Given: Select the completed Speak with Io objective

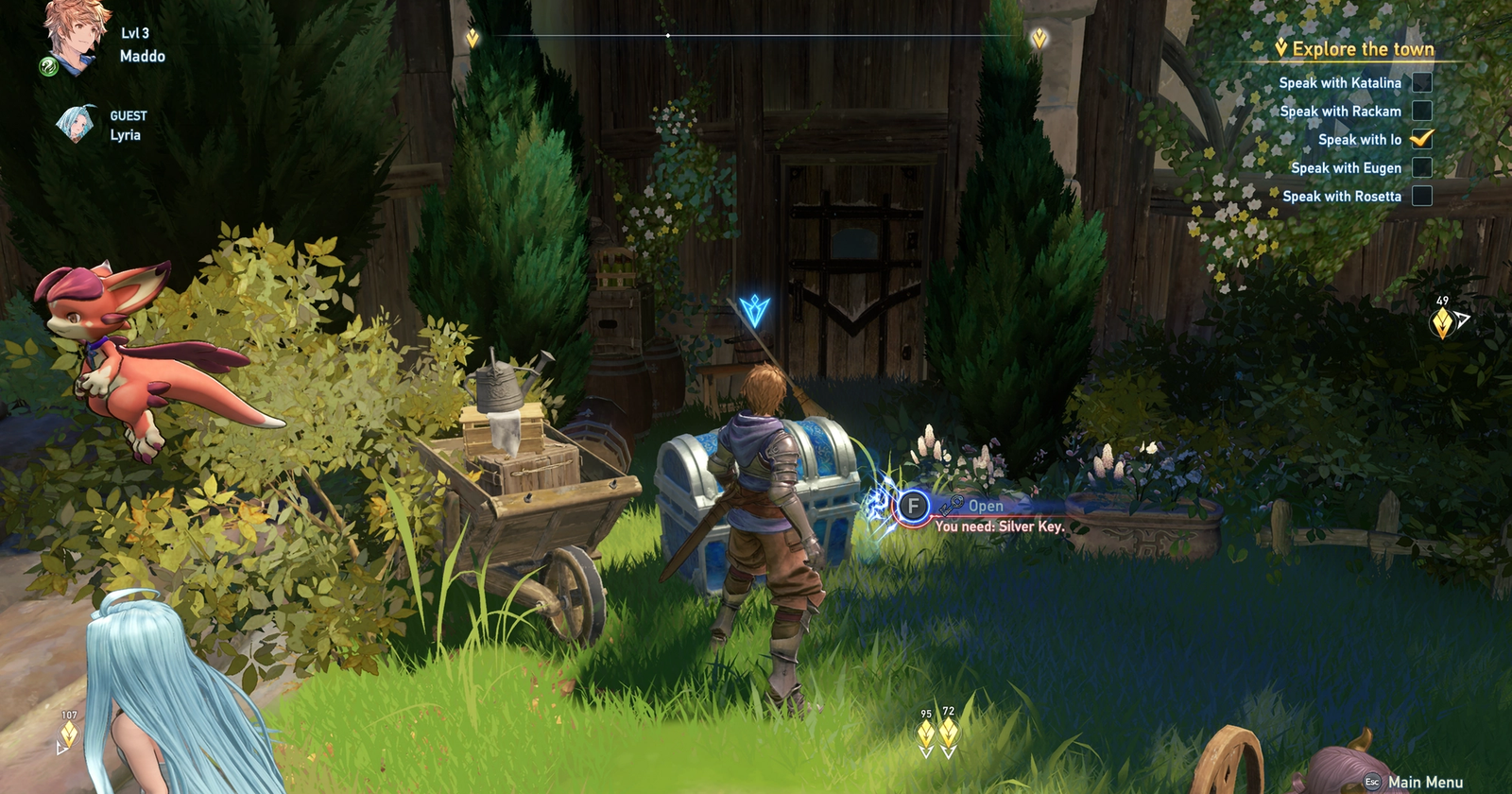Looking at the screenshot, I should [1359, 140].
